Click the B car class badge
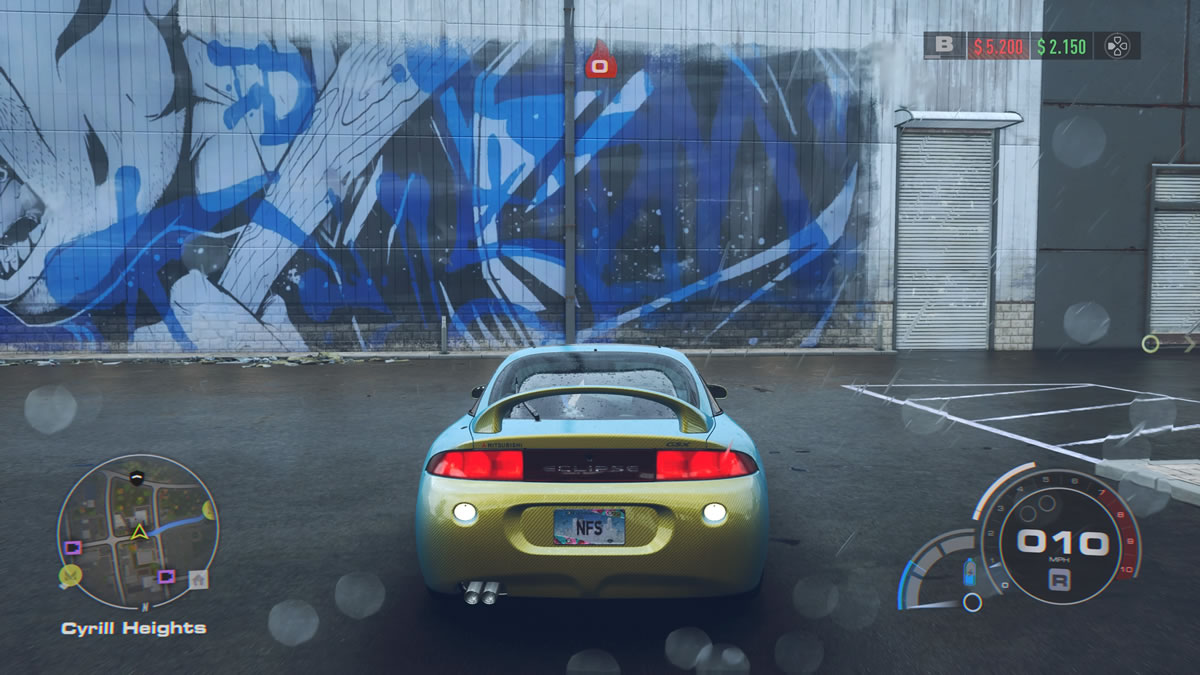1200x675 pixels. (943, 45)
